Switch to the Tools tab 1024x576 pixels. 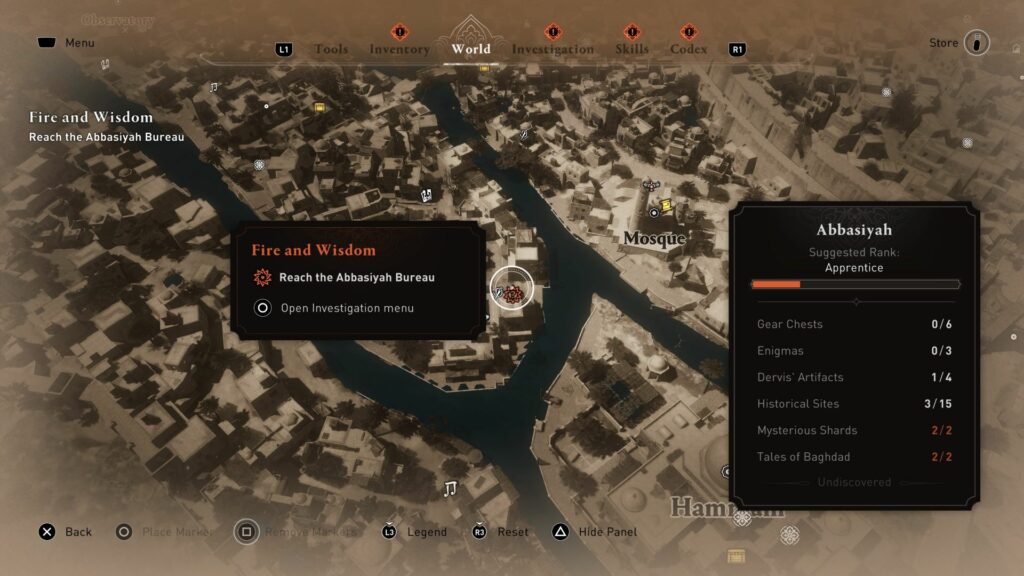click(331, 49)
